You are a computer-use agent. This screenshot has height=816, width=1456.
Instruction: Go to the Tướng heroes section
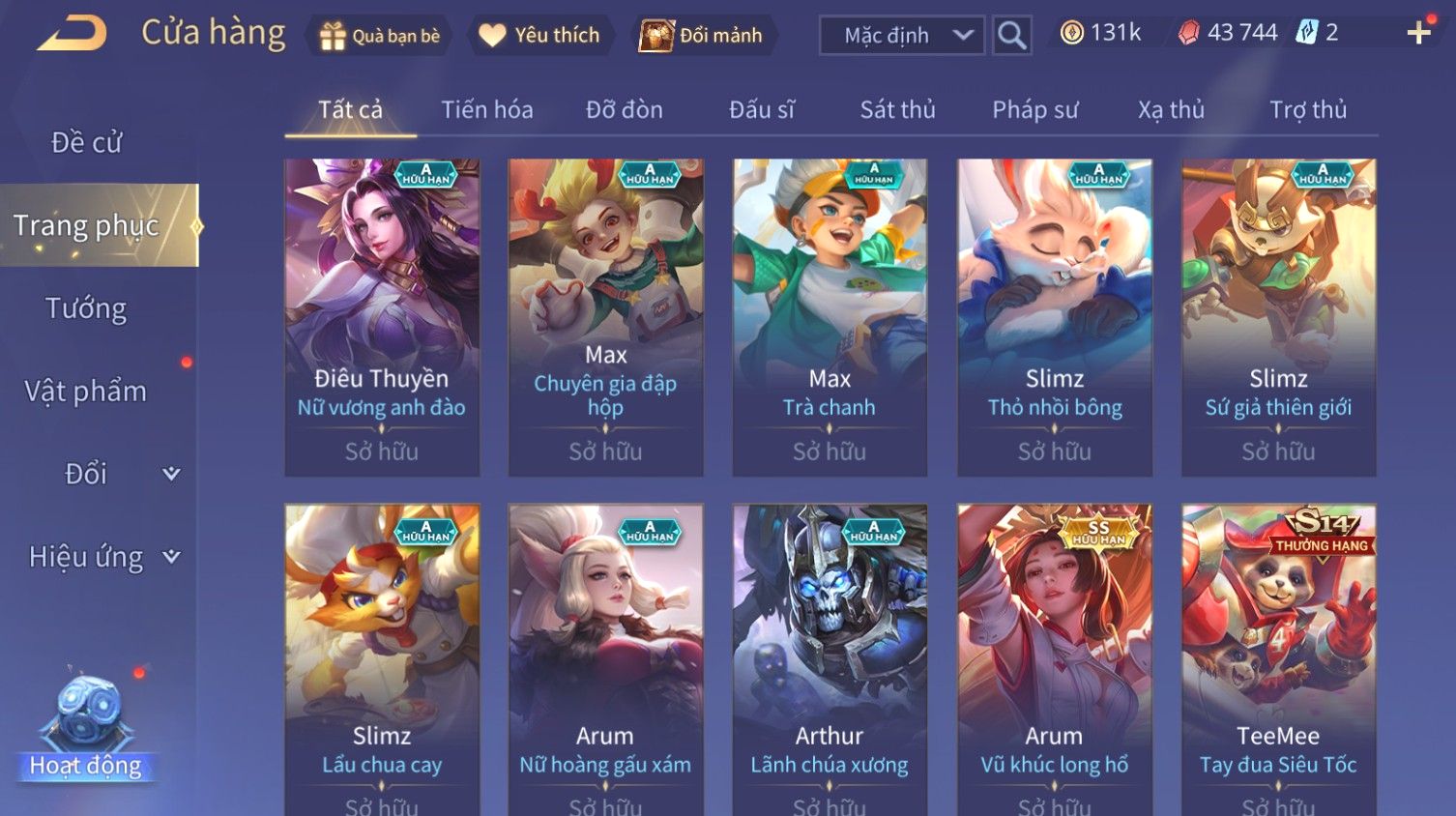click(x=86, y=308)
